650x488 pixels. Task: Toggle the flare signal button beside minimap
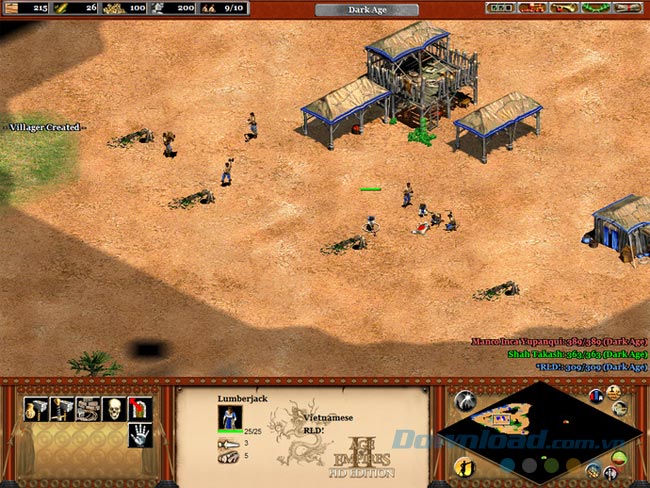pyautogui.click(x=464, y=401)
